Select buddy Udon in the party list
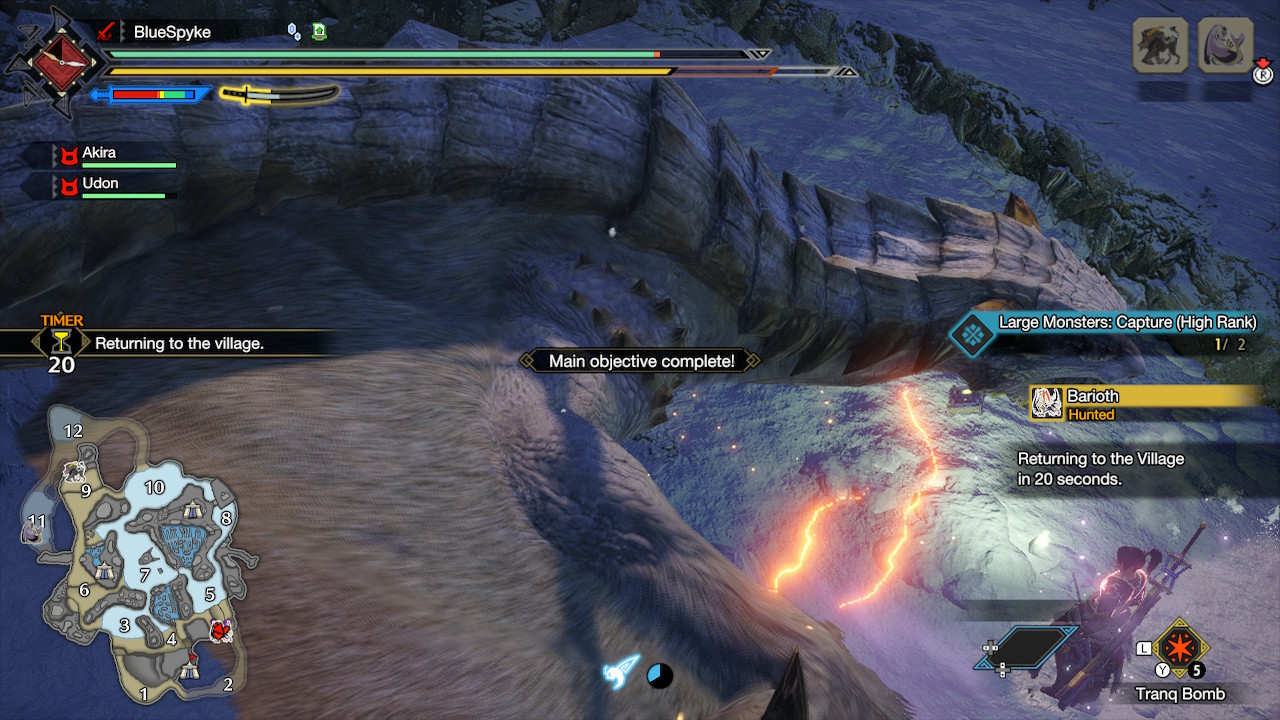This screenshot has height=720, width=1280. [x=100, y=184]
